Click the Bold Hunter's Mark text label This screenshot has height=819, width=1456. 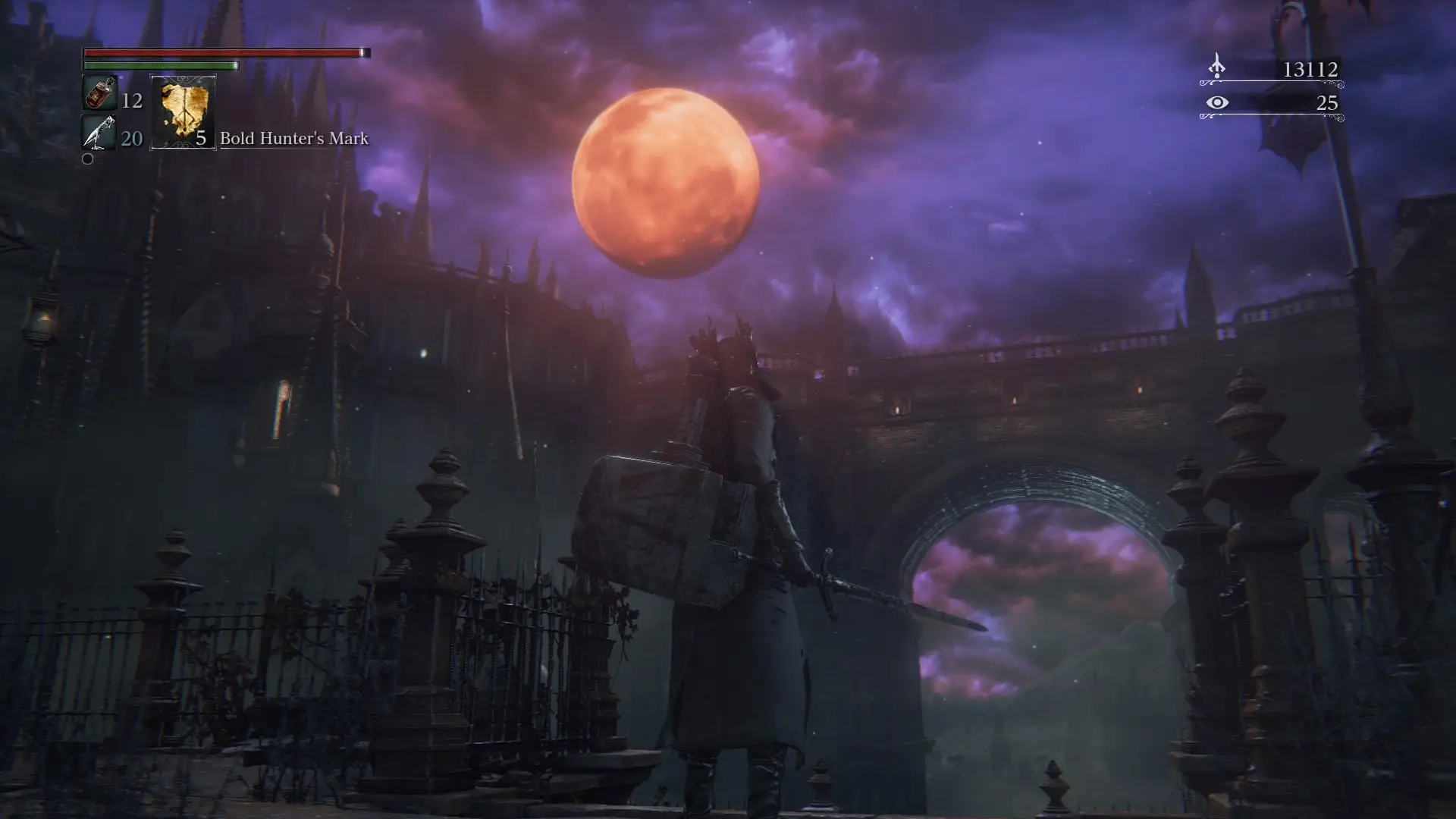(294, 139)
